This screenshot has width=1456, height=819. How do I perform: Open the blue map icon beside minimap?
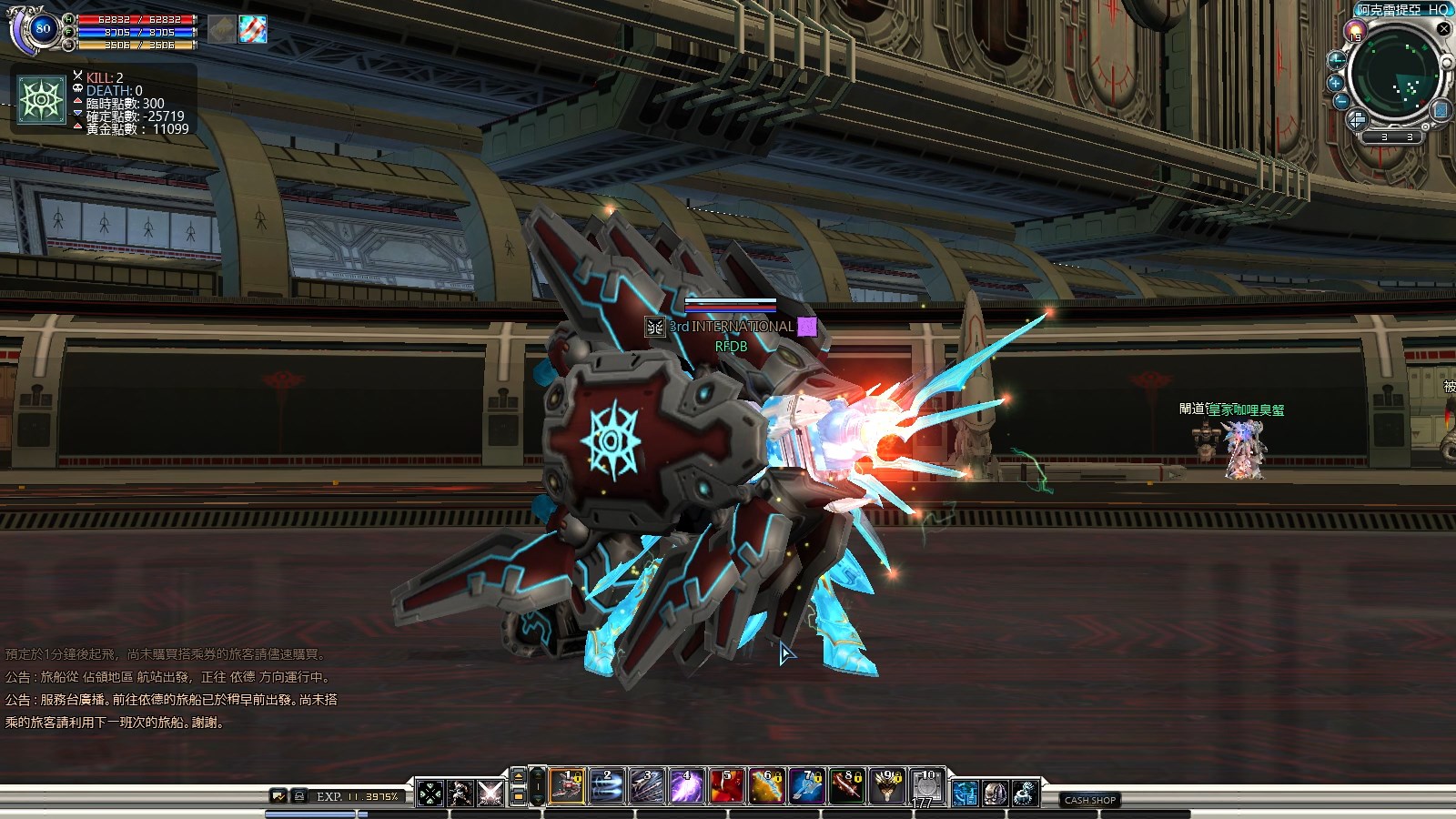1441,110
